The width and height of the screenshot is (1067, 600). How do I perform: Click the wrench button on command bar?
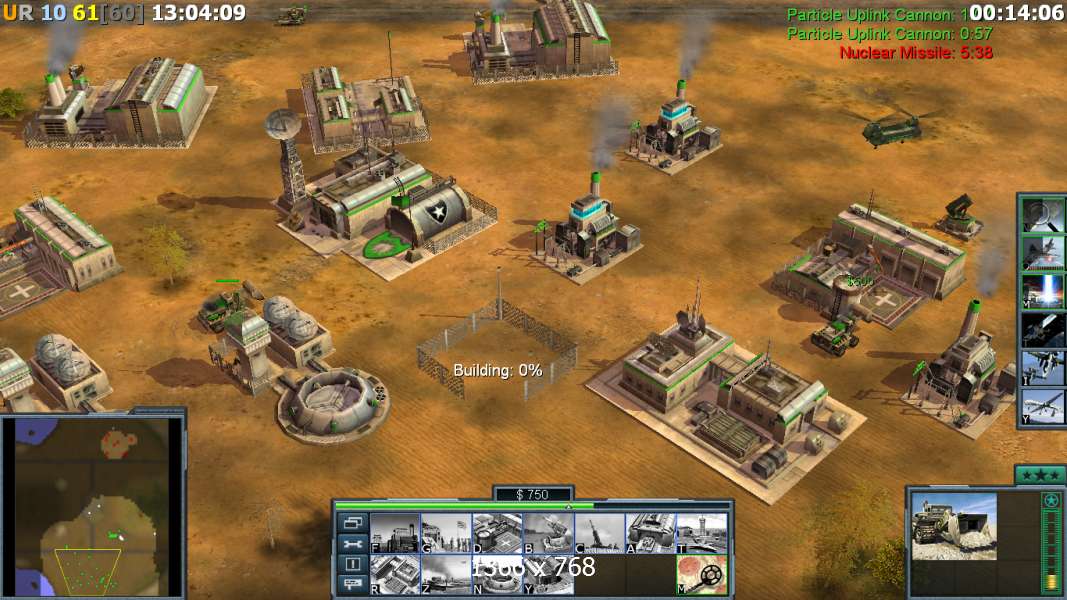(352, 544)
